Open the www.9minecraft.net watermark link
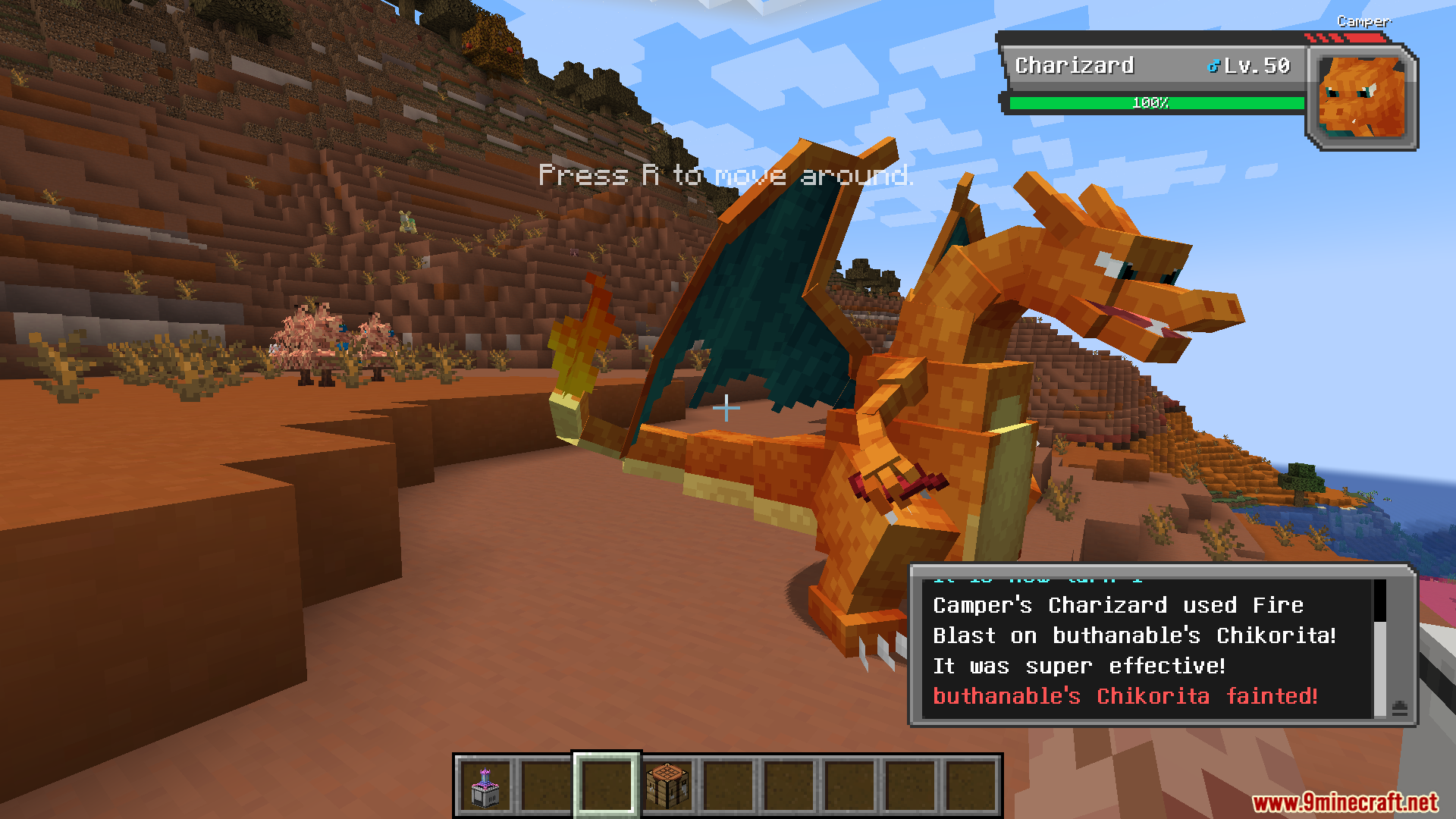Viewport: 1456px width, 819px height. click(1345, 802)
